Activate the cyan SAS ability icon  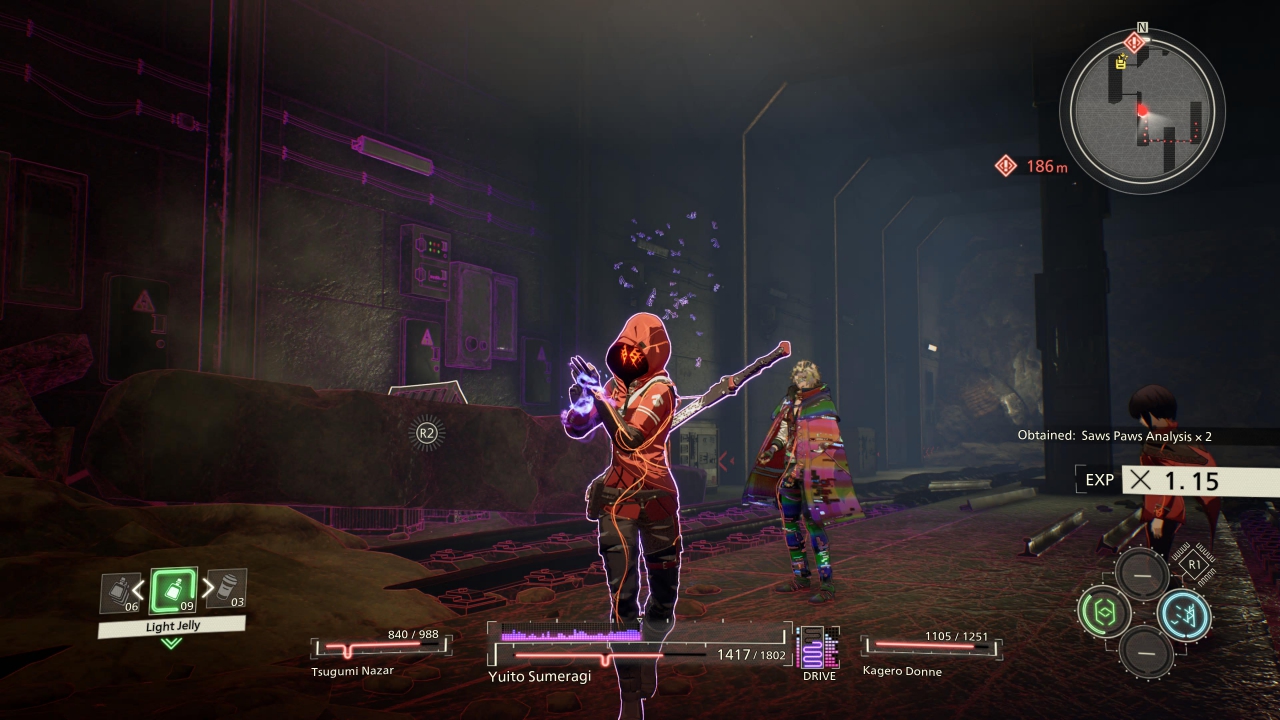click(x=1183, y=613)
